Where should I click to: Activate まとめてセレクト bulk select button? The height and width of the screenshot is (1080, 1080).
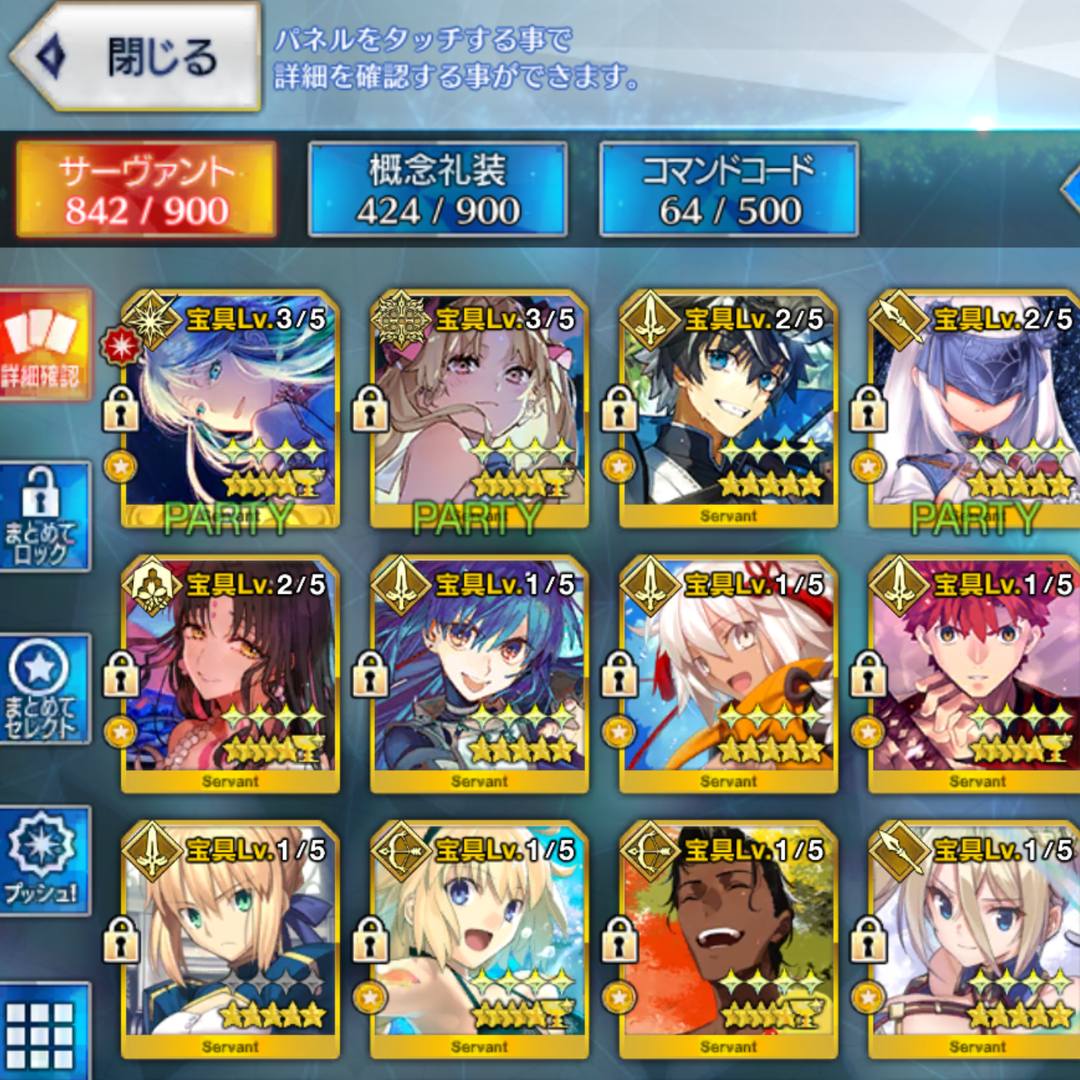46,688
